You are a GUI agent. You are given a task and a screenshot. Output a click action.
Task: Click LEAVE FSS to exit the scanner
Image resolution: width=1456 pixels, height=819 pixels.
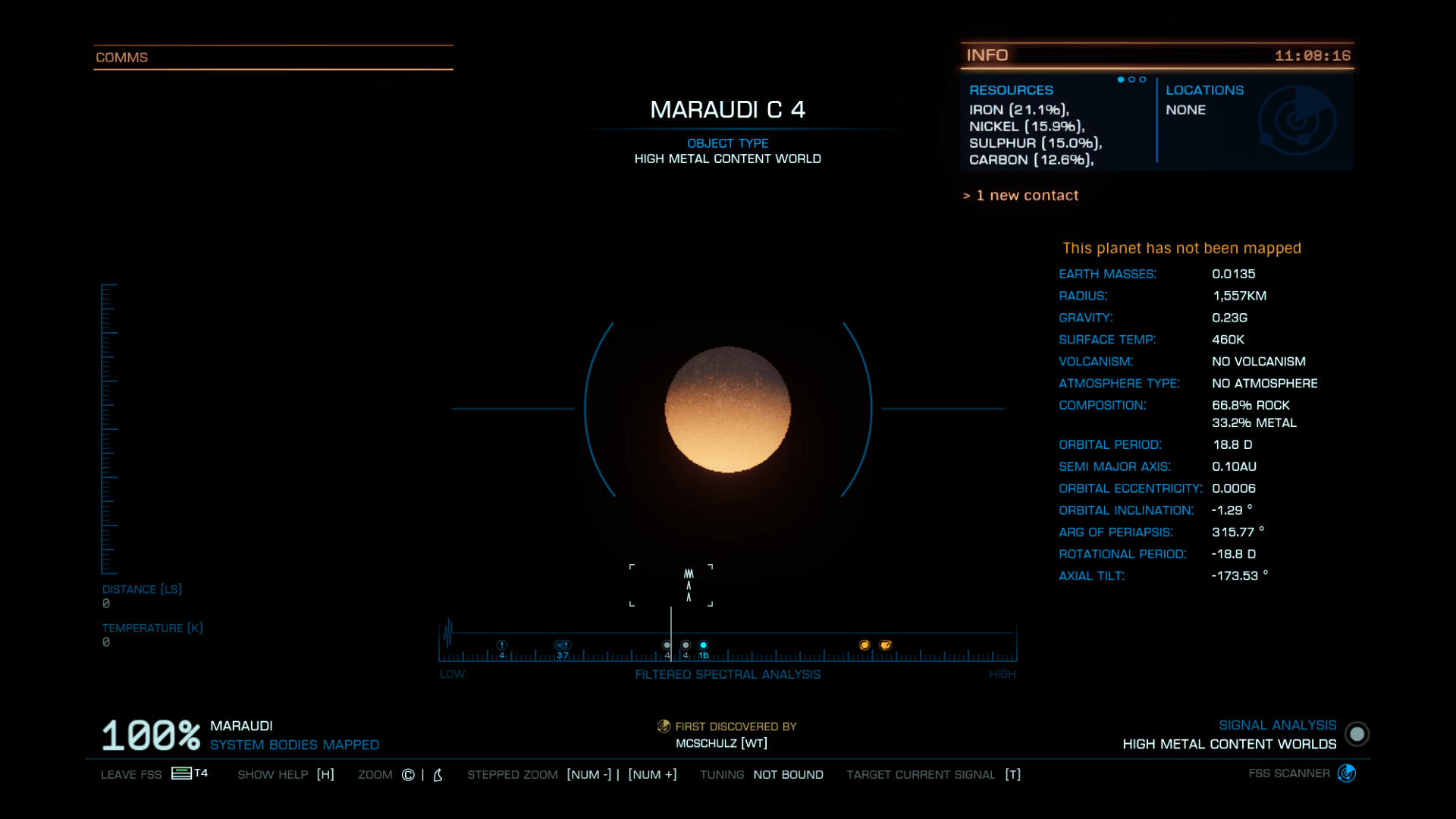130,774
